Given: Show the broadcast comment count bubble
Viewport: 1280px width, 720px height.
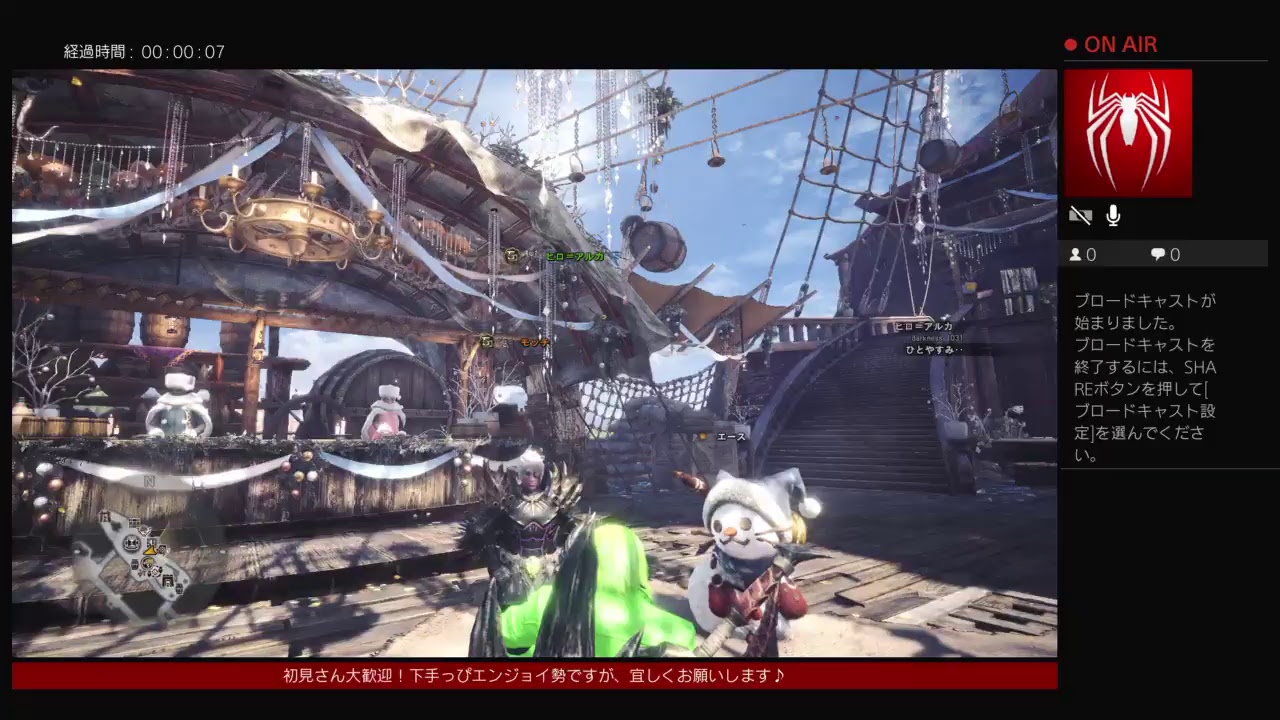Looking at the screenshot, I should tap(1158, 255).
